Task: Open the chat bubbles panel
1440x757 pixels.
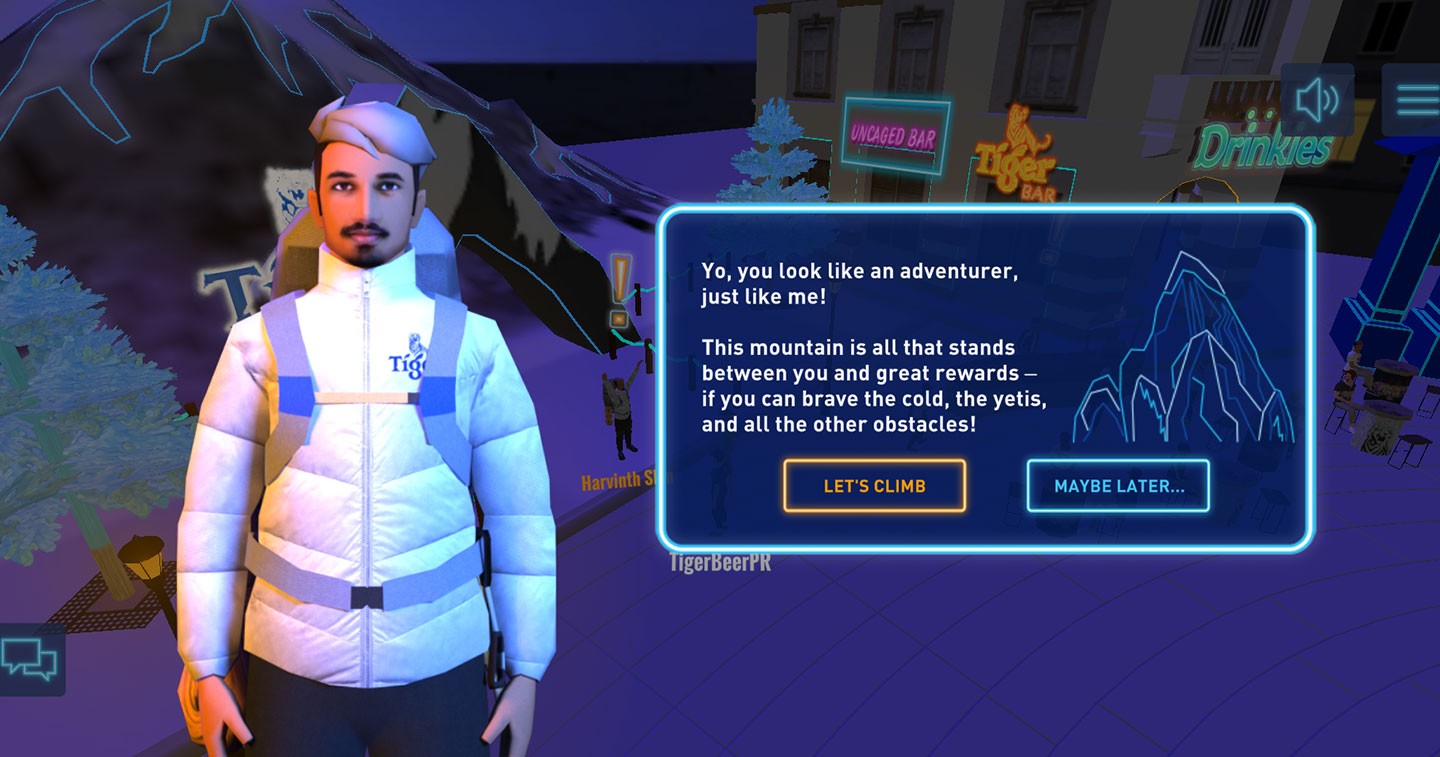Action: pyautogui.click(x=30, y=659)
